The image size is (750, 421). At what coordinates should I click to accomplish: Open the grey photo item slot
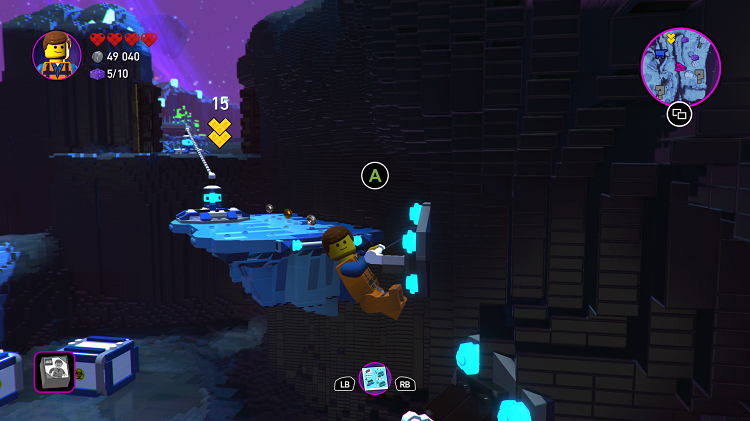54,370
